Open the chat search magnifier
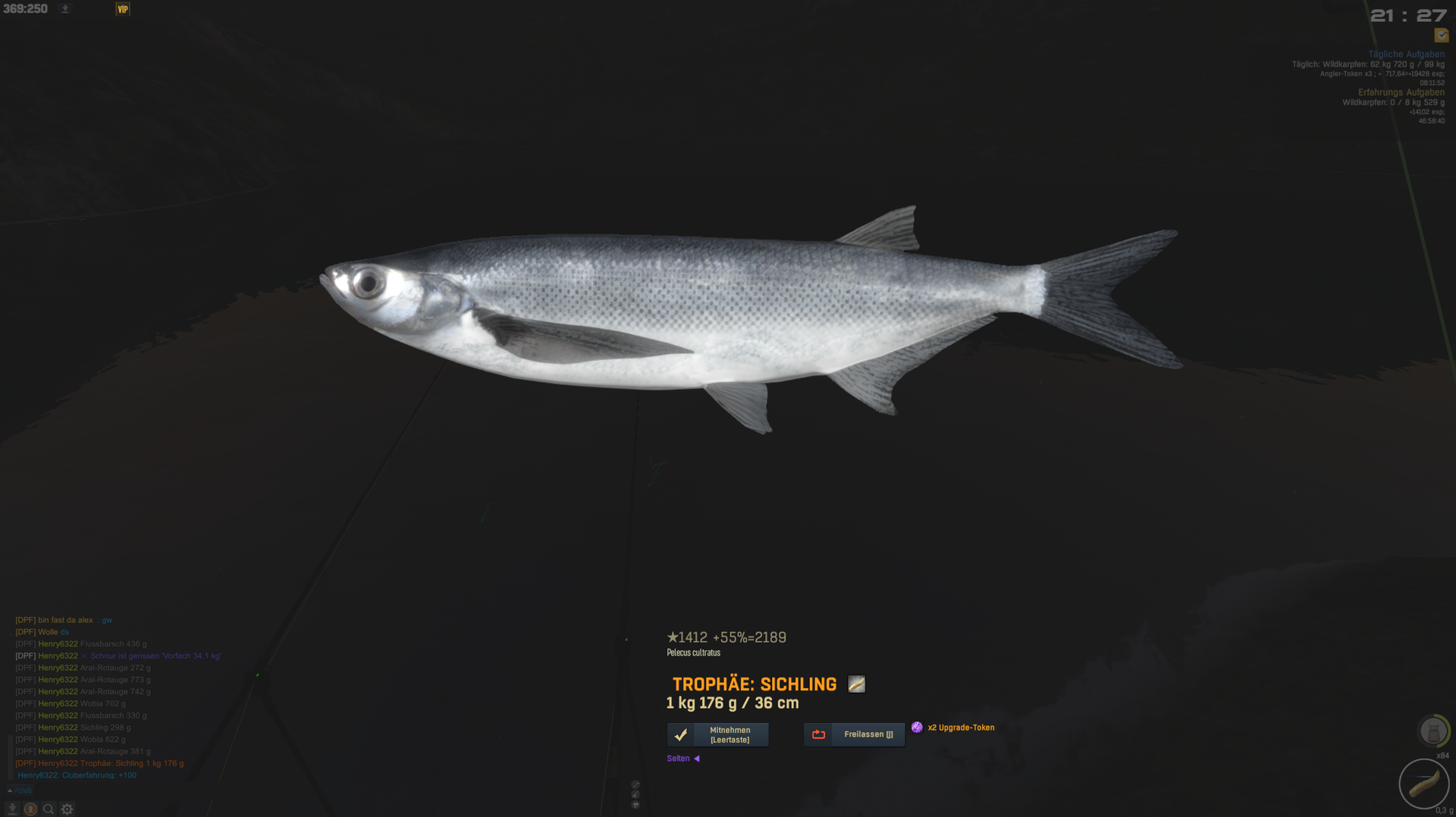 49,809
